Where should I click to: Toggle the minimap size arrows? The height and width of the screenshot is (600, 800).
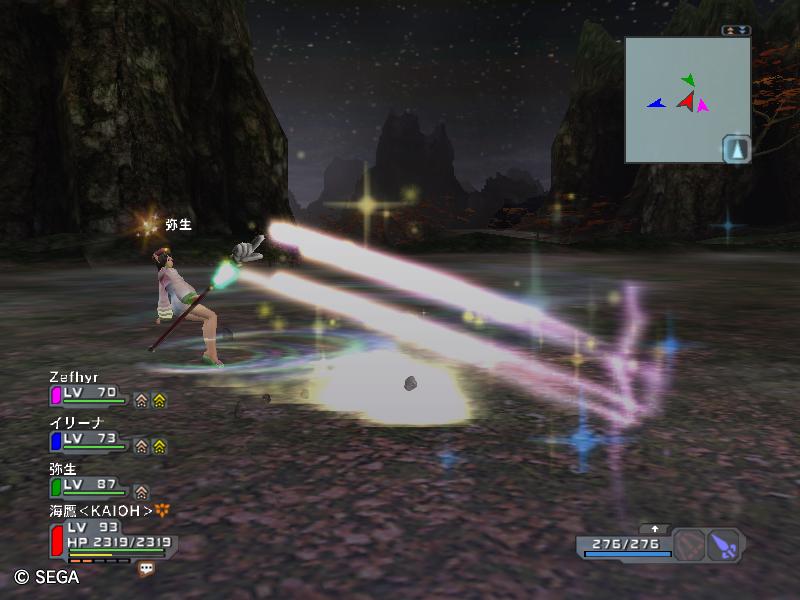pos(737,30)
